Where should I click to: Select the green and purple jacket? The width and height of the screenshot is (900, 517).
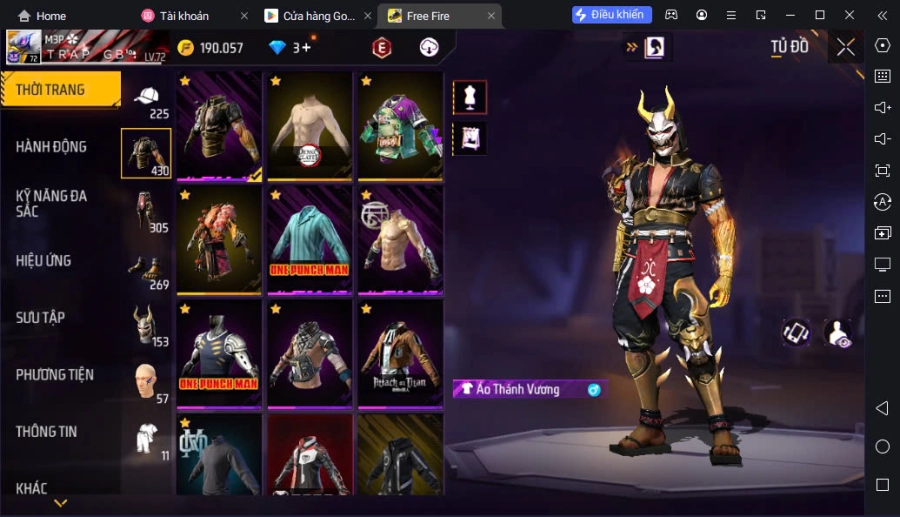pos(400,125)
